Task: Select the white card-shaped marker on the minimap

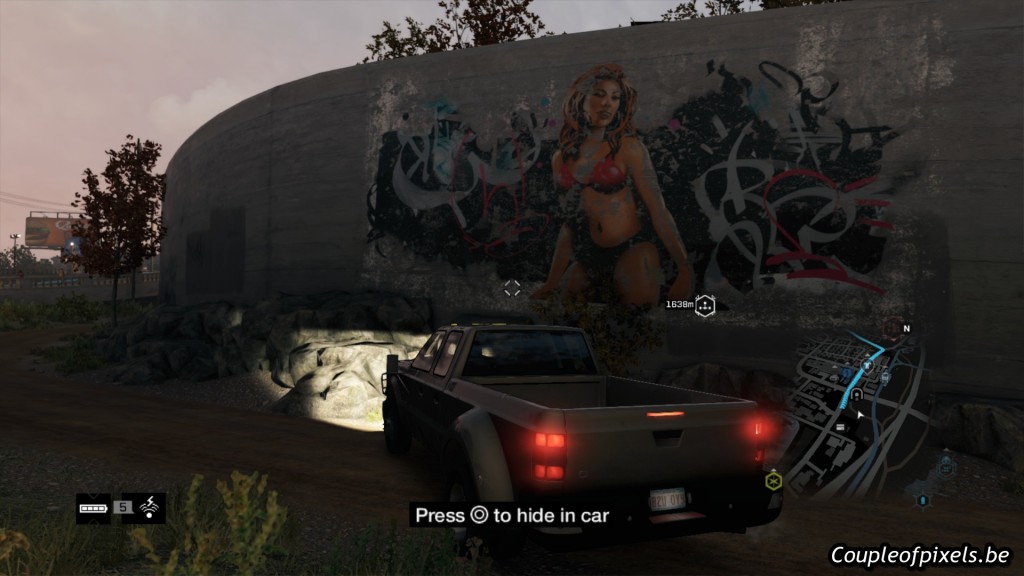Action: pos(841,427)
